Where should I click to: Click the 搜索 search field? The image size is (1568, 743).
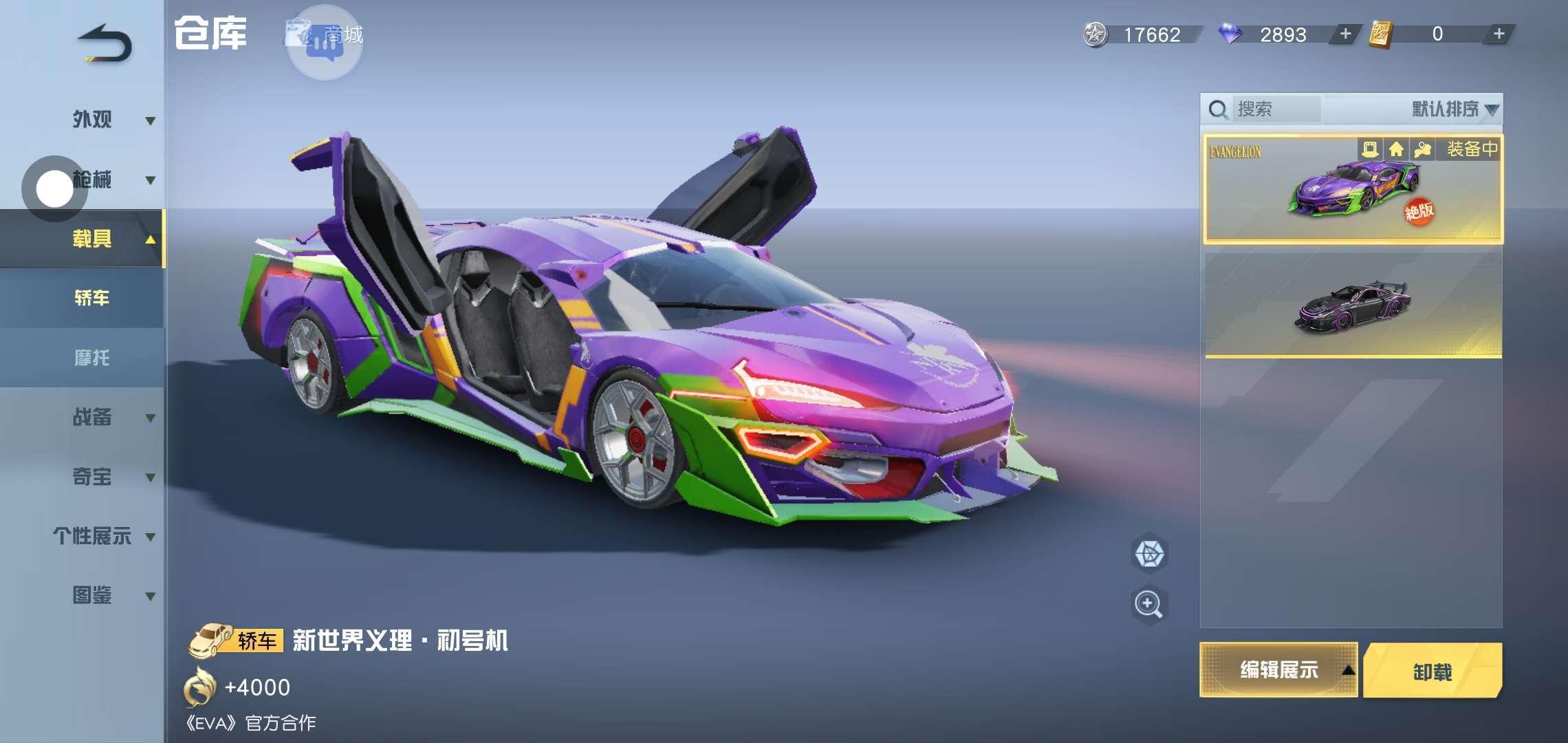pyautogui.click(x=1276, y=109)
